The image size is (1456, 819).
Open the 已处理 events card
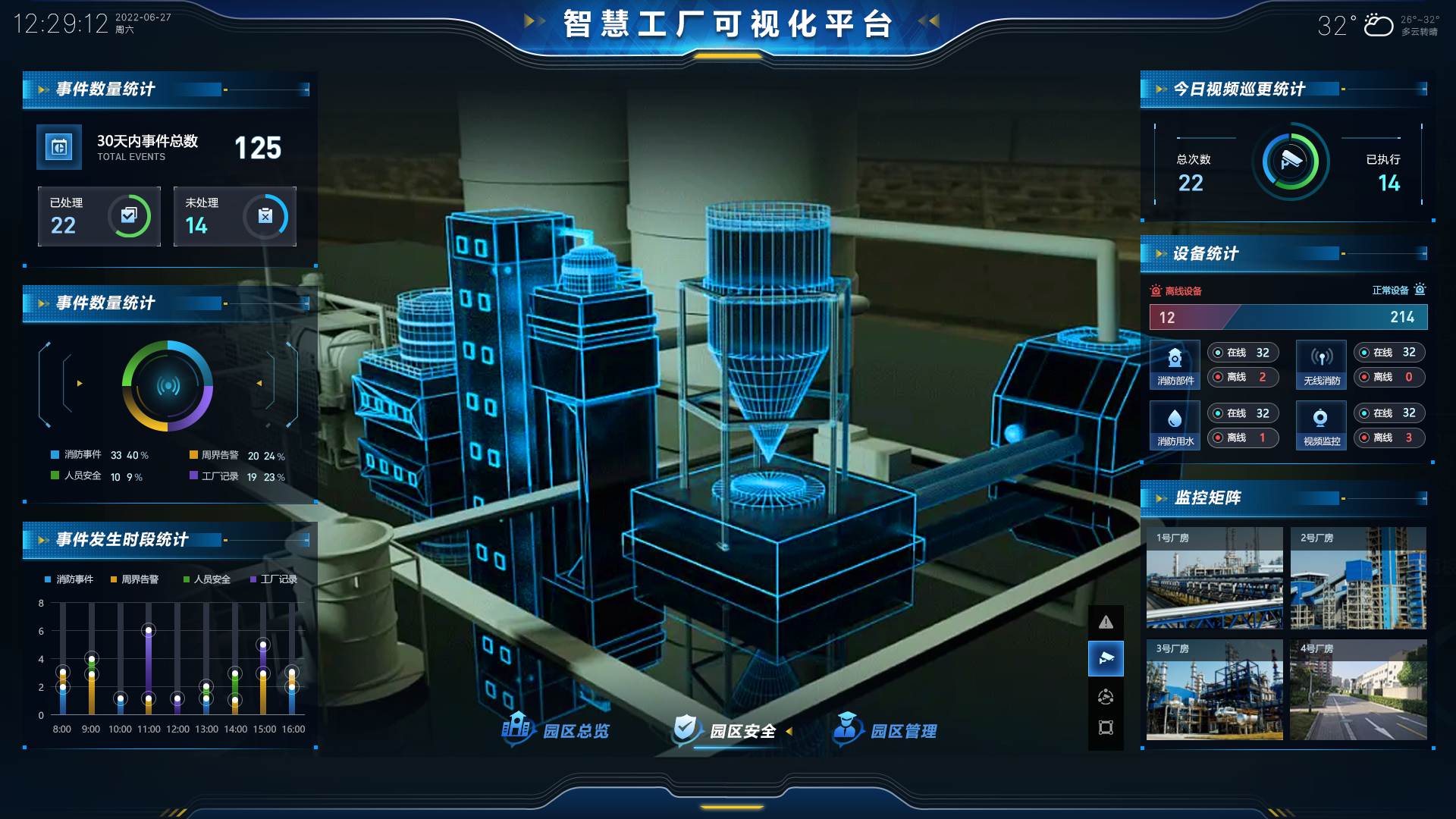(x=99, y=216)
